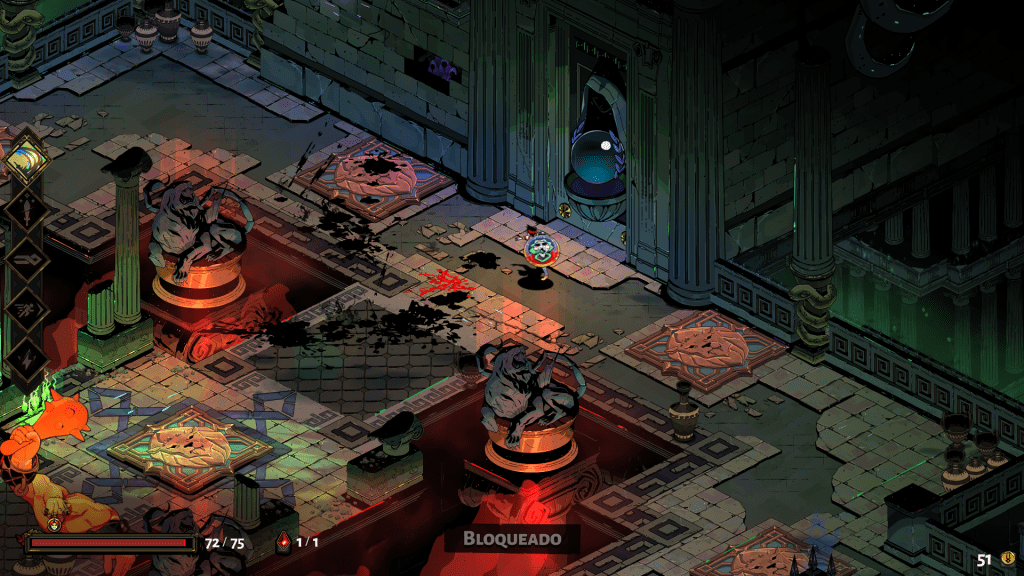Screen dimensions: 1024x576
Task: Select the glowing boon in the top diamond slot
Action: pyautogui.click(x=26, y=159)
